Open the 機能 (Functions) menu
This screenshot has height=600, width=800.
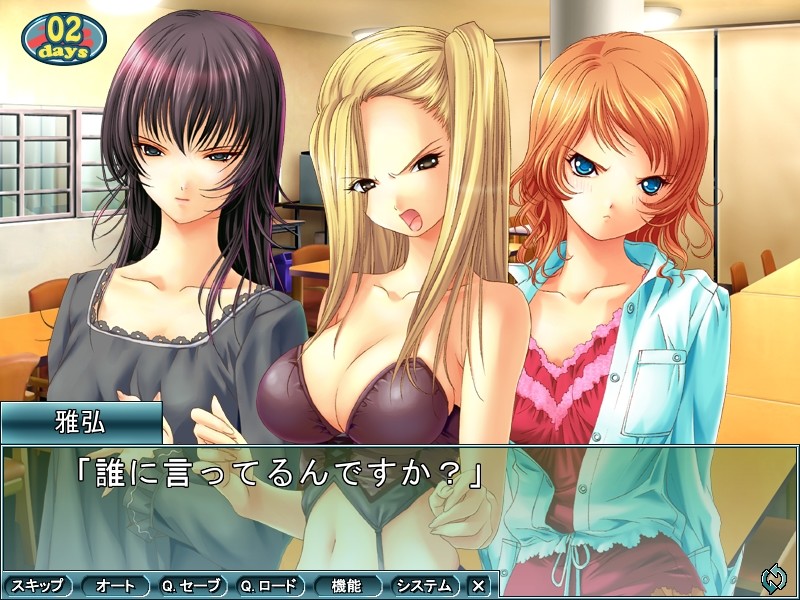(x=349, y=586)
